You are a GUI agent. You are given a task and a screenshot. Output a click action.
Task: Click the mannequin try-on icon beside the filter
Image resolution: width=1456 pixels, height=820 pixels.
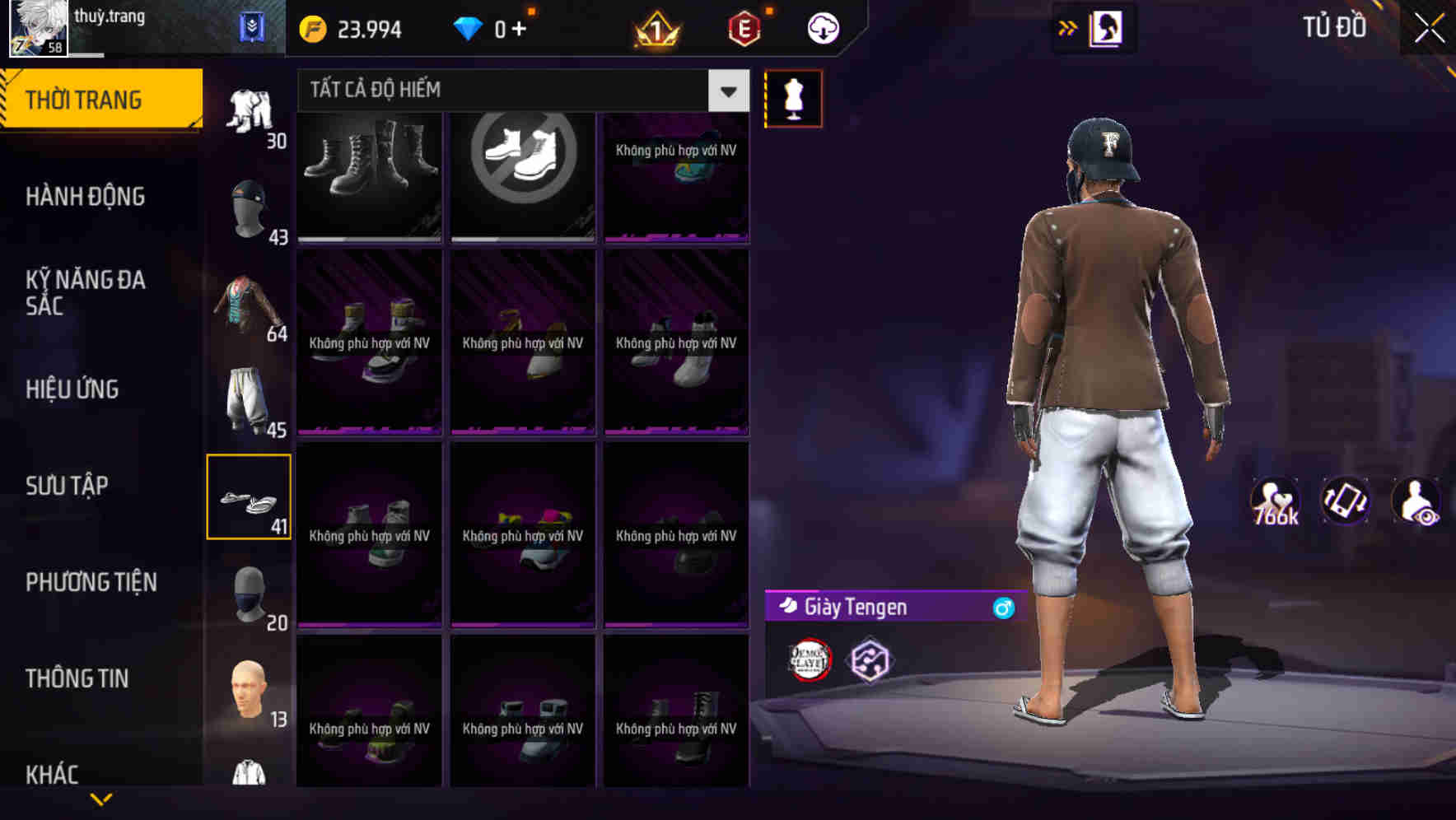(x=793, y=97)
